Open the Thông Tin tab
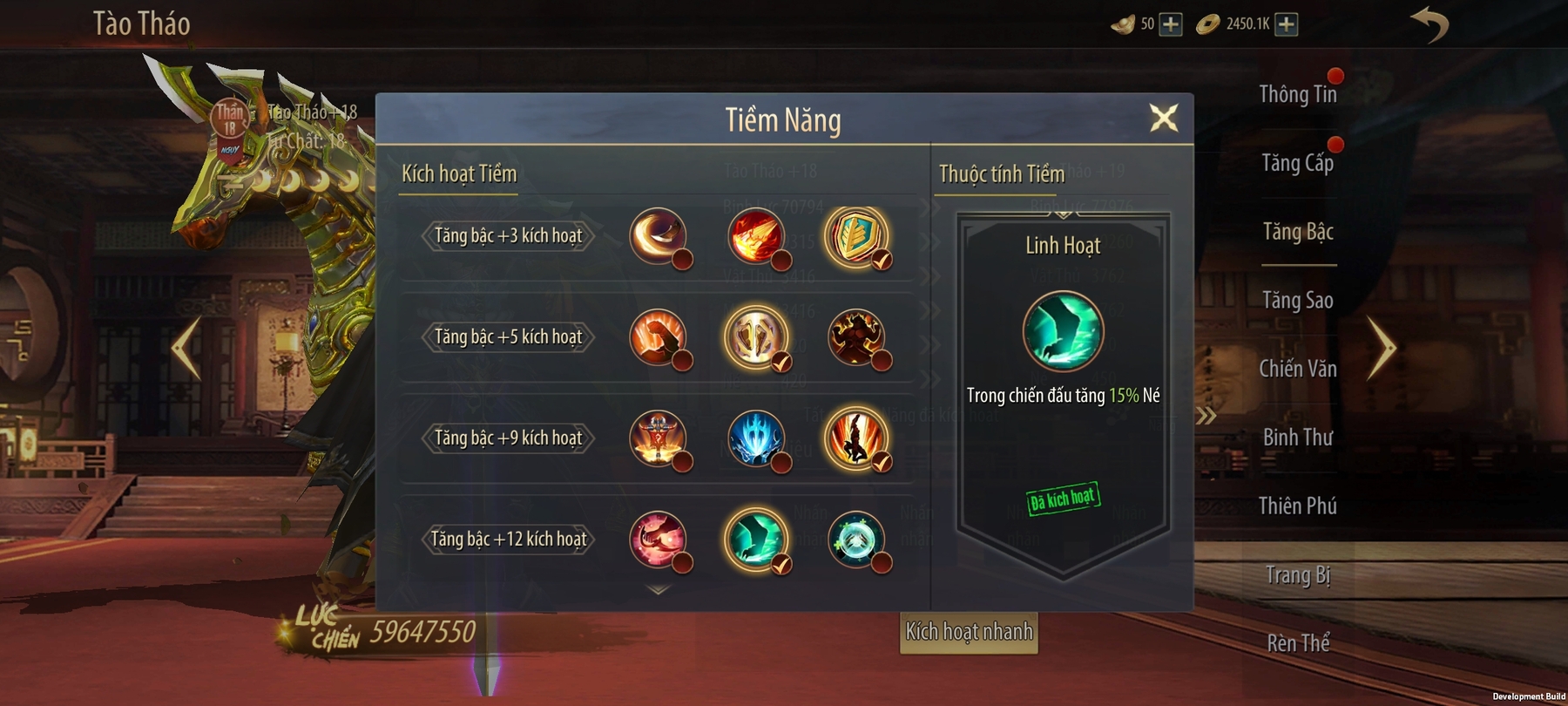 (1297, 94)
